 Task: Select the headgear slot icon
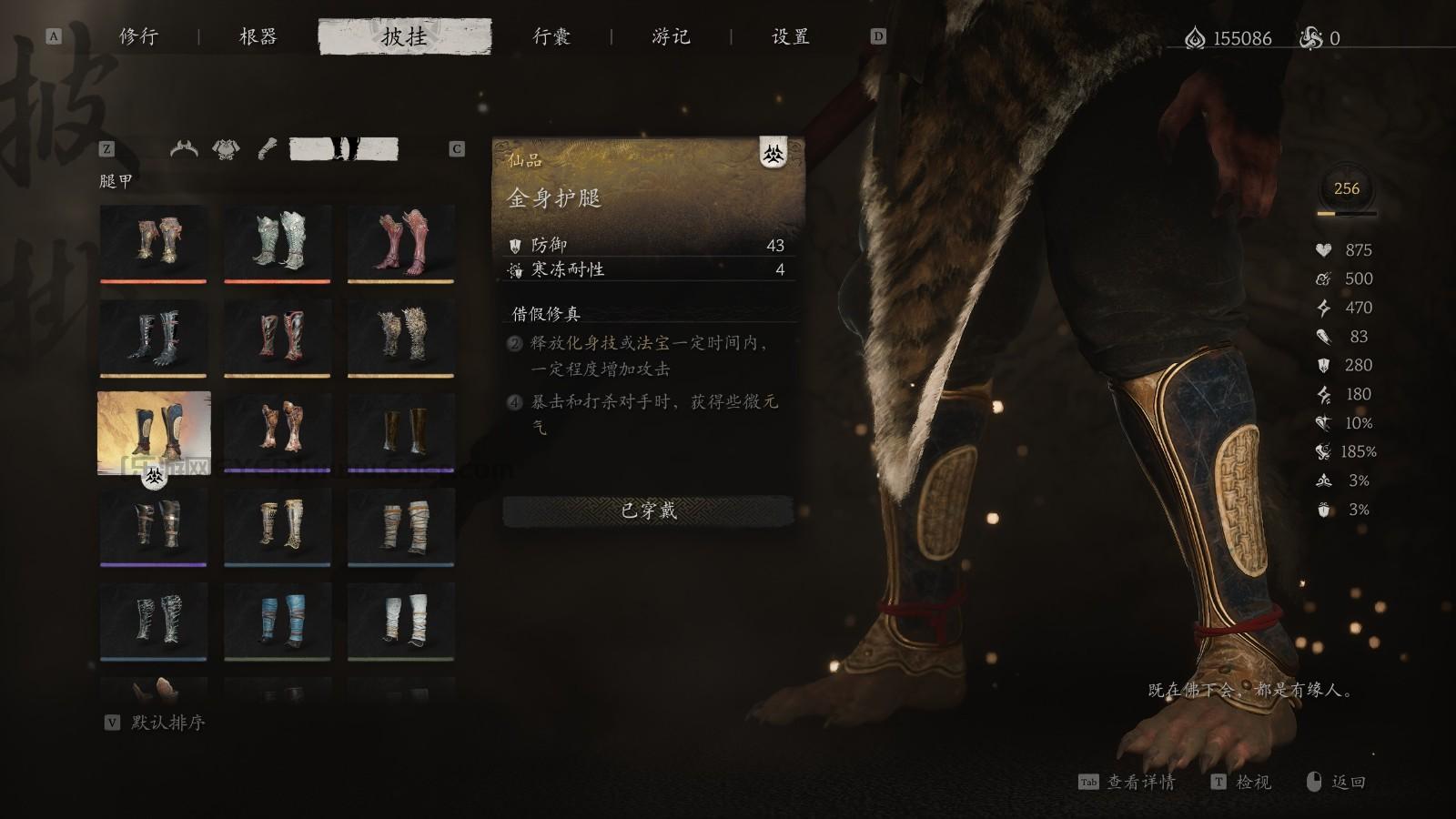184,147
